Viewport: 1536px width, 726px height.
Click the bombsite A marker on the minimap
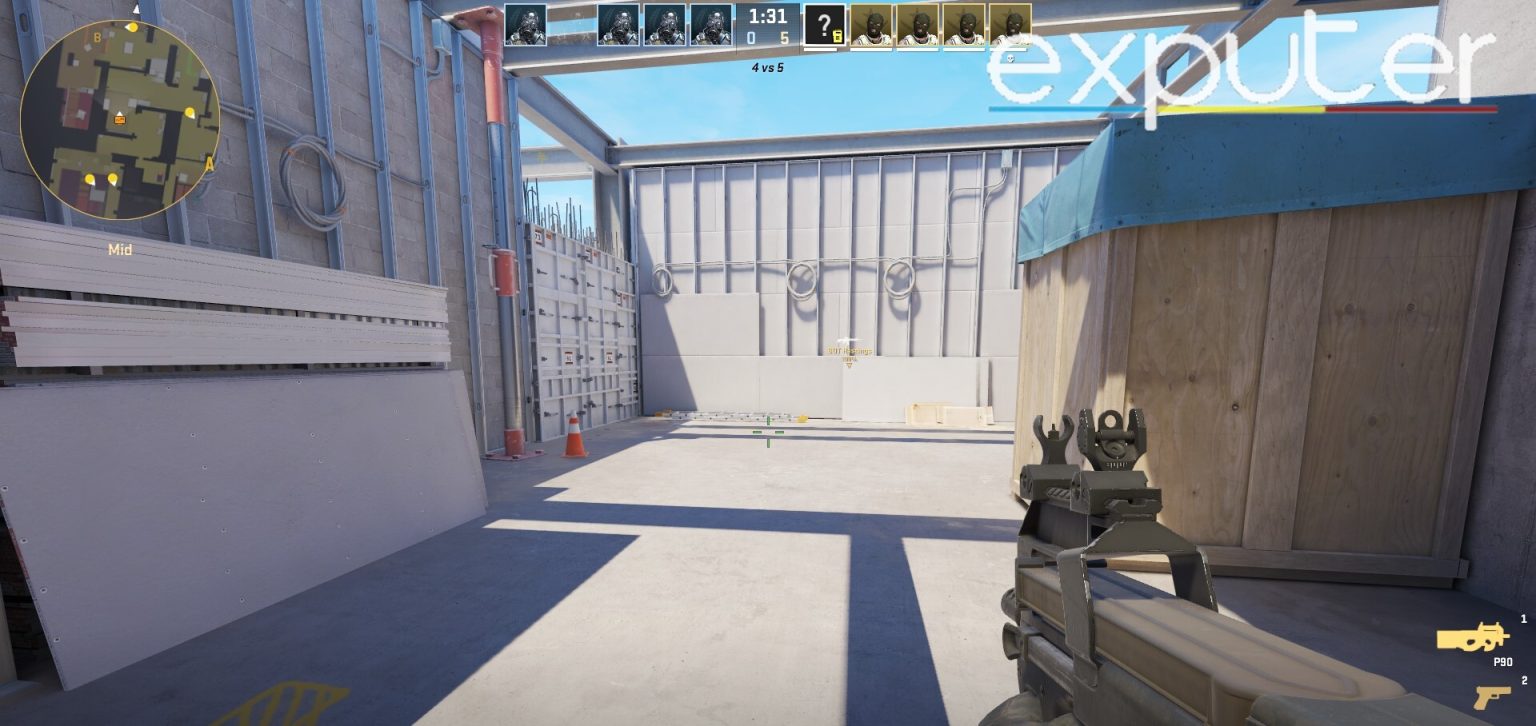click(209, 163)
